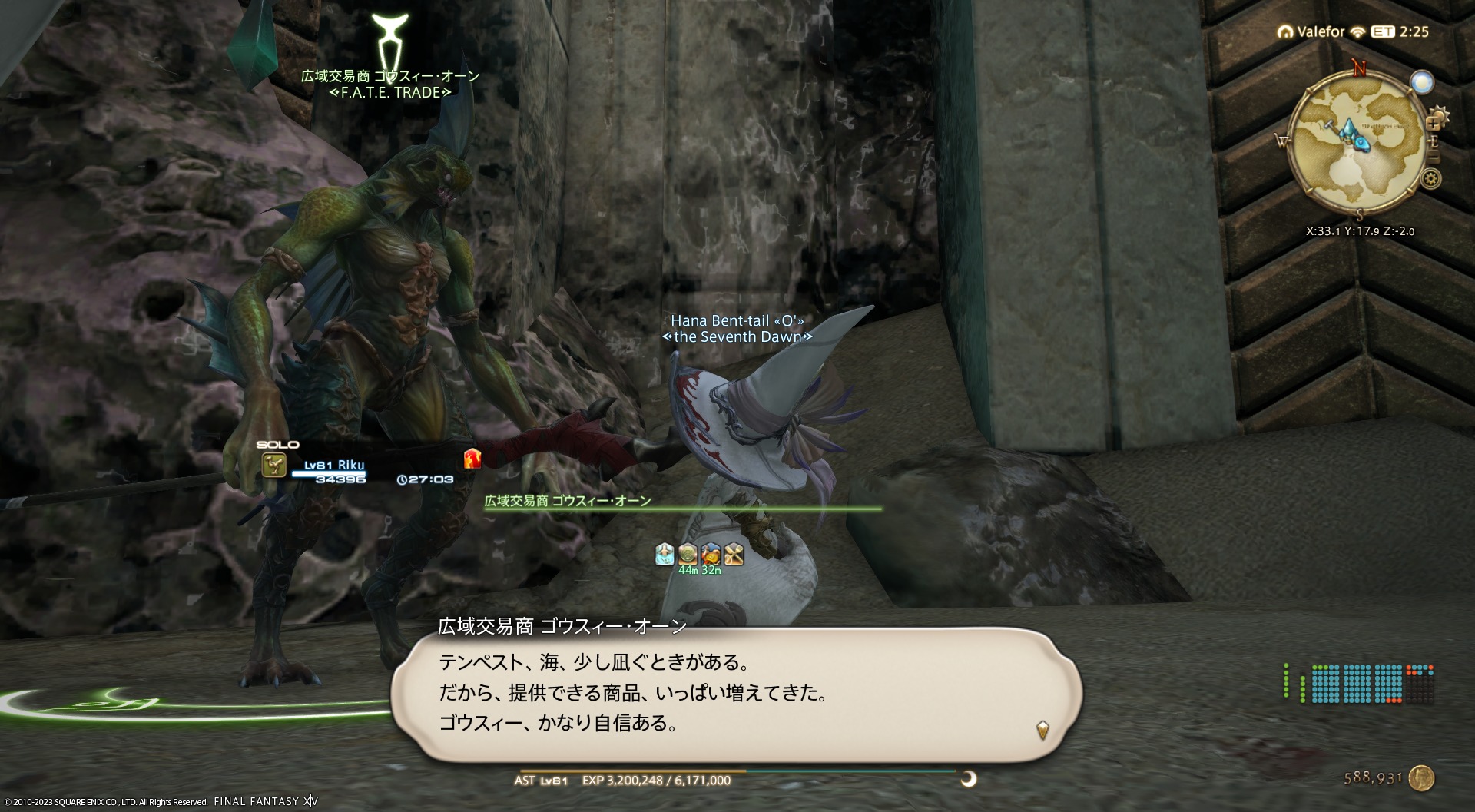Viewport: 1475px width, 812px height.
Task: Click the crescent moon icon by EXP bar
Action: (x=969, y=779)
